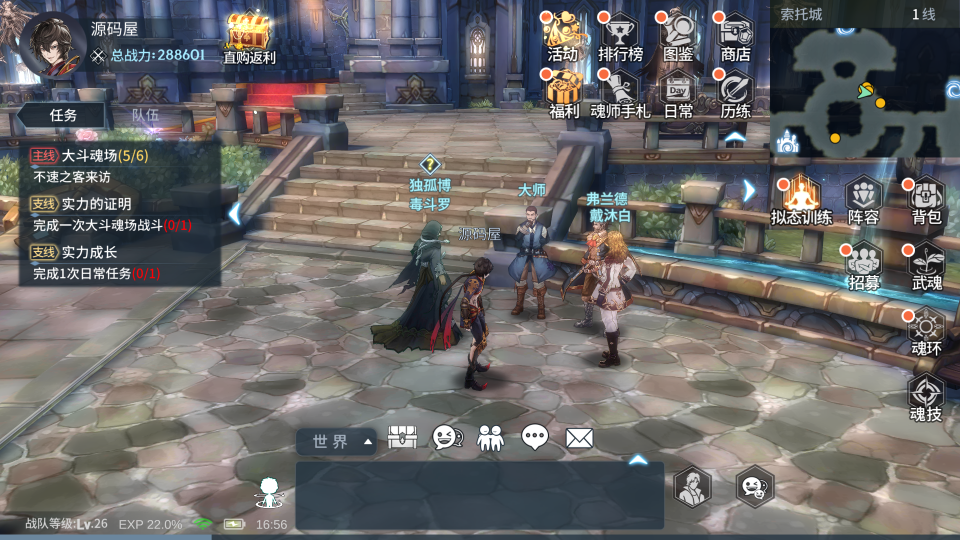960x540 pixels.
Task: Switch to the 队伍 team tab
Action: [x=146, y=115]
